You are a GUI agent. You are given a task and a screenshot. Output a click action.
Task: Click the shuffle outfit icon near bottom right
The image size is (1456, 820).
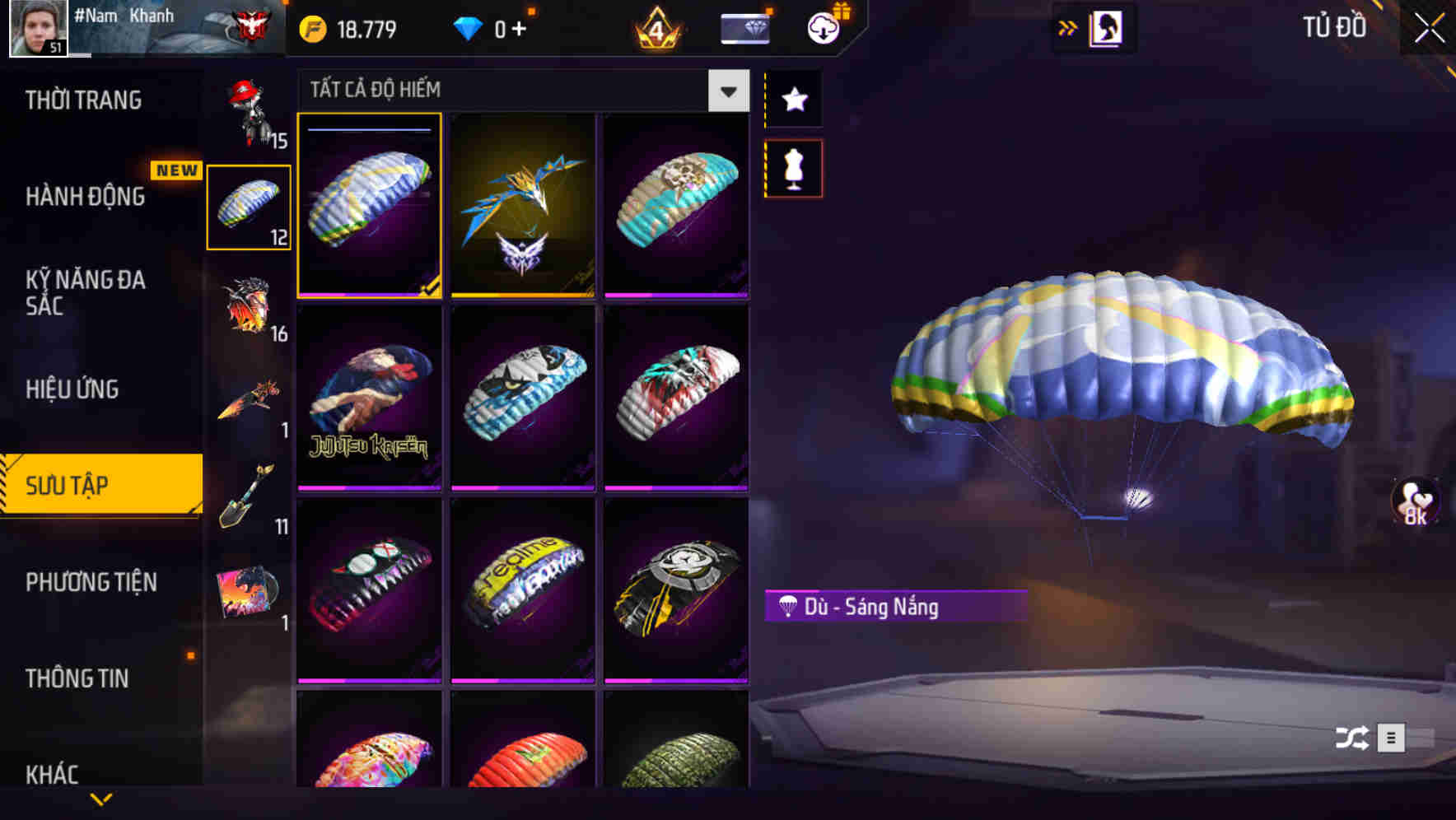(x=1351, y=739)
